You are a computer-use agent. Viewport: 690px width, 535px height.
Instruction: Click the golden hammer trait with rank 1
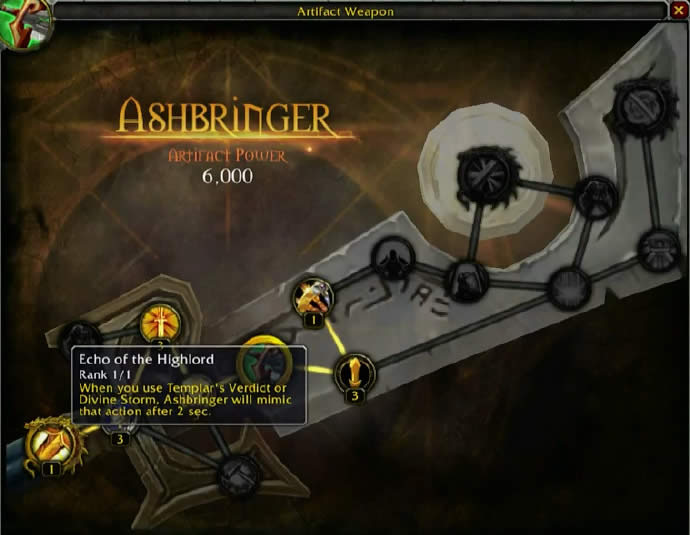pyautogui.click(x=312, y=296)
